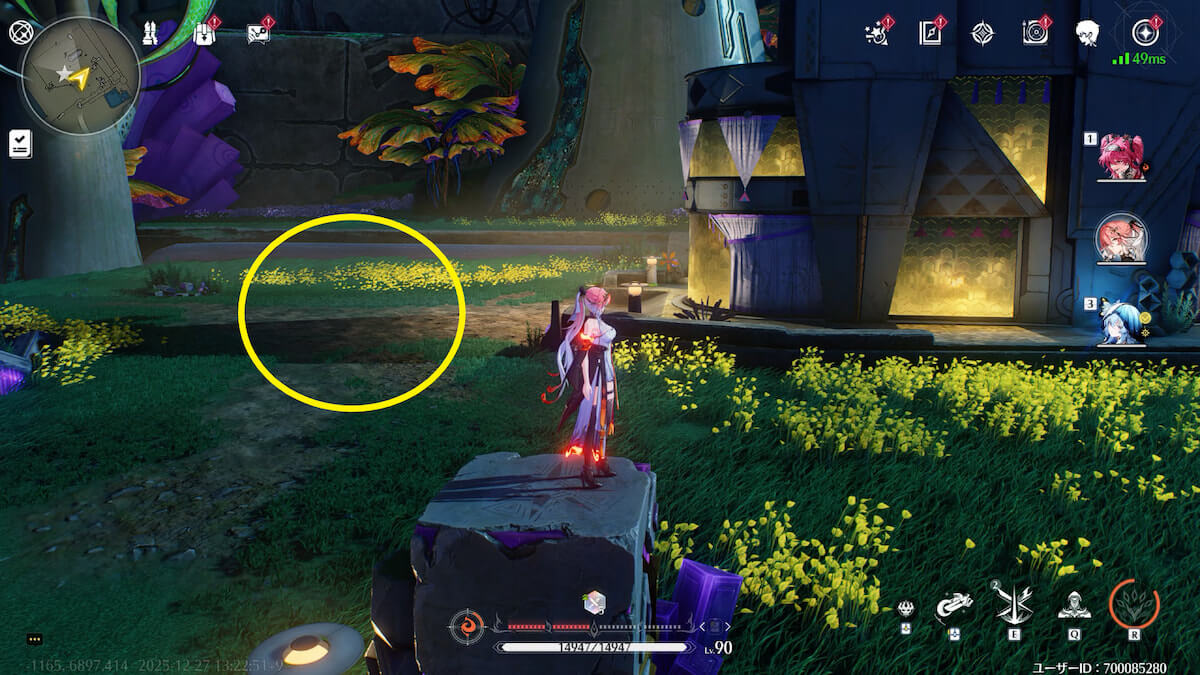Open the shooting stars events icon

[877, 33]
